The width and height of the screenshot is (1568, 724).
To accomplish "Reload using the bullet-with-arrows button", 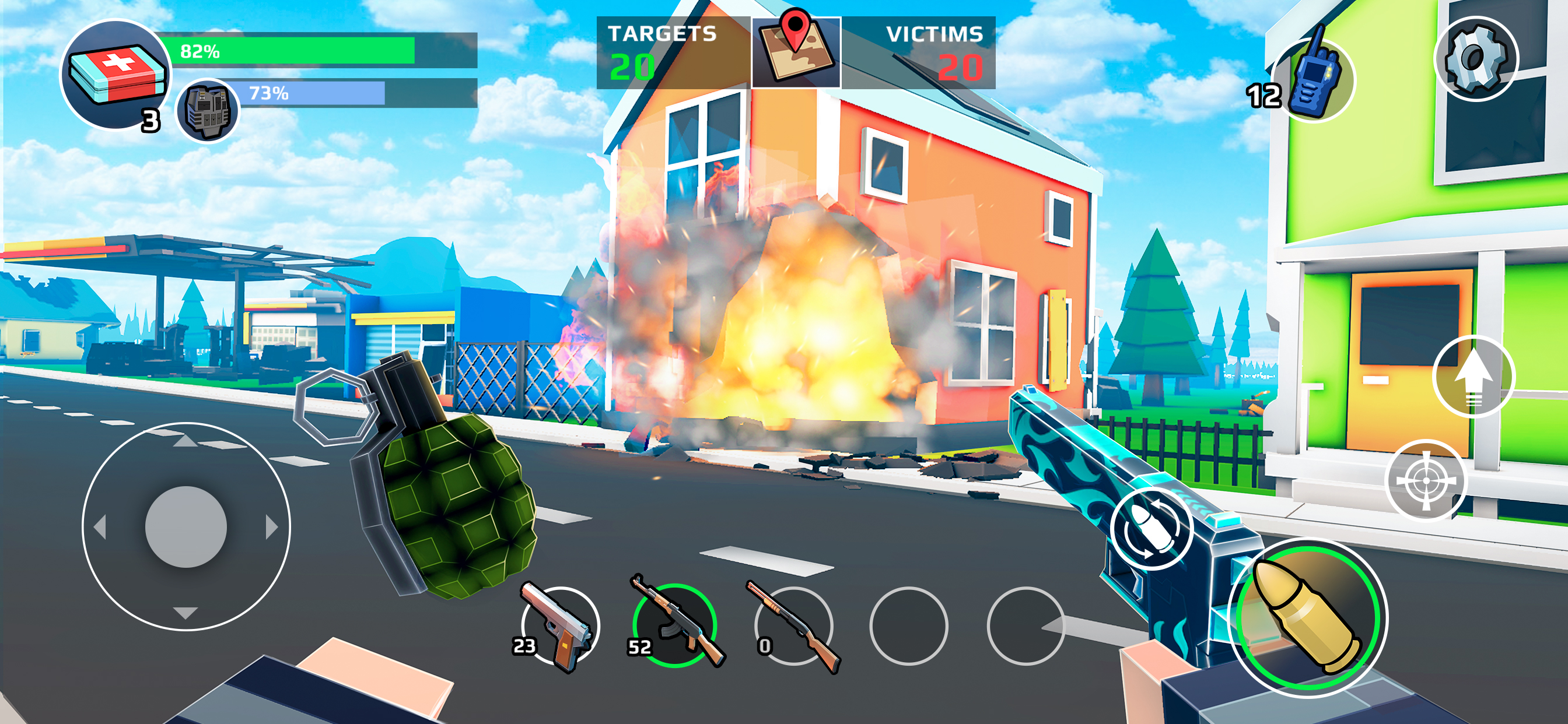I will tap(1150, 528).
